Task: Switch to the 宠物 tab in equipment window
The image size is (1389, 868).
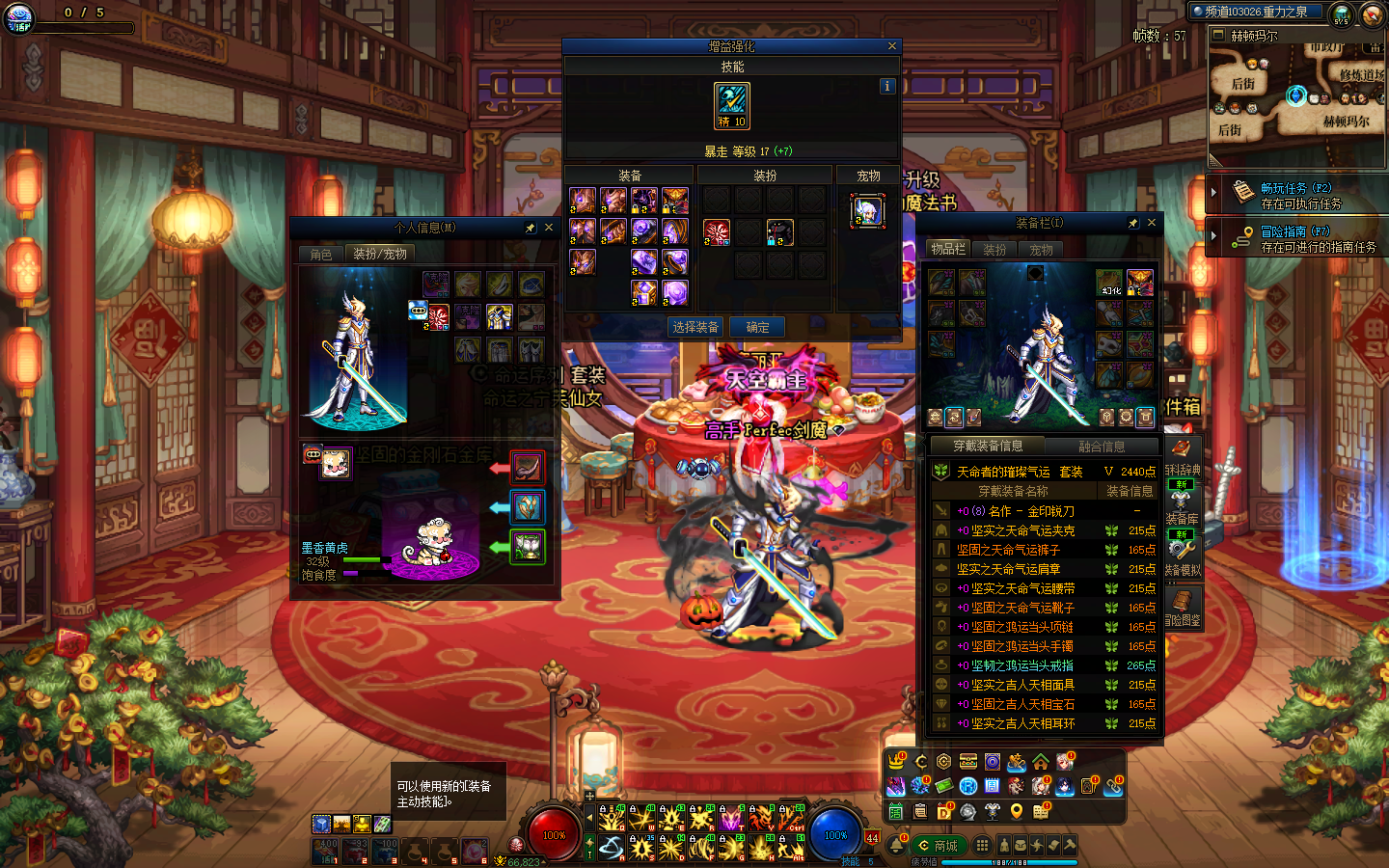Action: tap(1042, 250)
